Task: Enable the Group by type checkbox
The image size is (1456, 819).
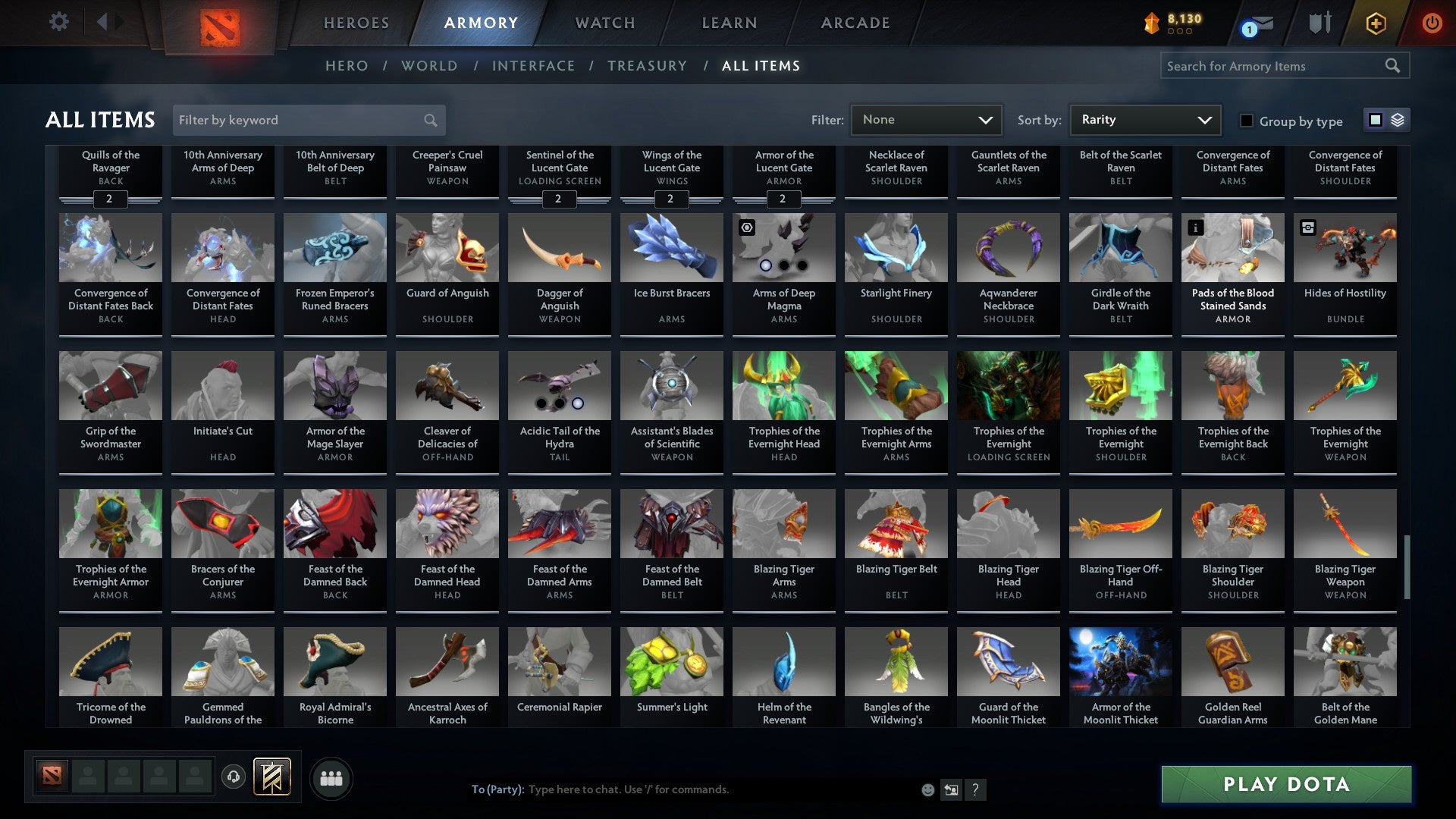Action: pos(1246,121)
